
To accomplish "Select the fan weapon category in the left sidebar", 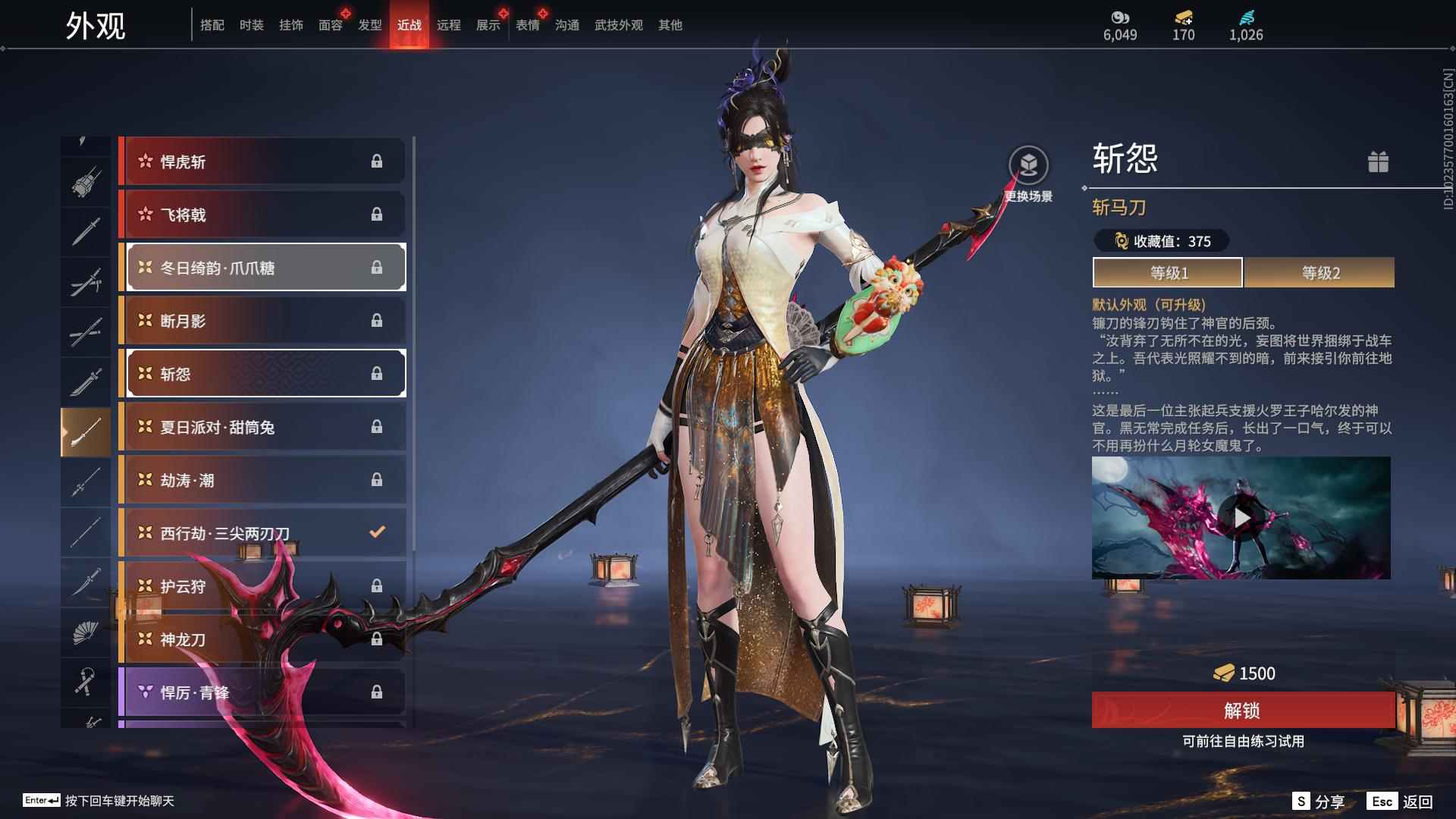I will pyautogui.click(x=85, y=635).
